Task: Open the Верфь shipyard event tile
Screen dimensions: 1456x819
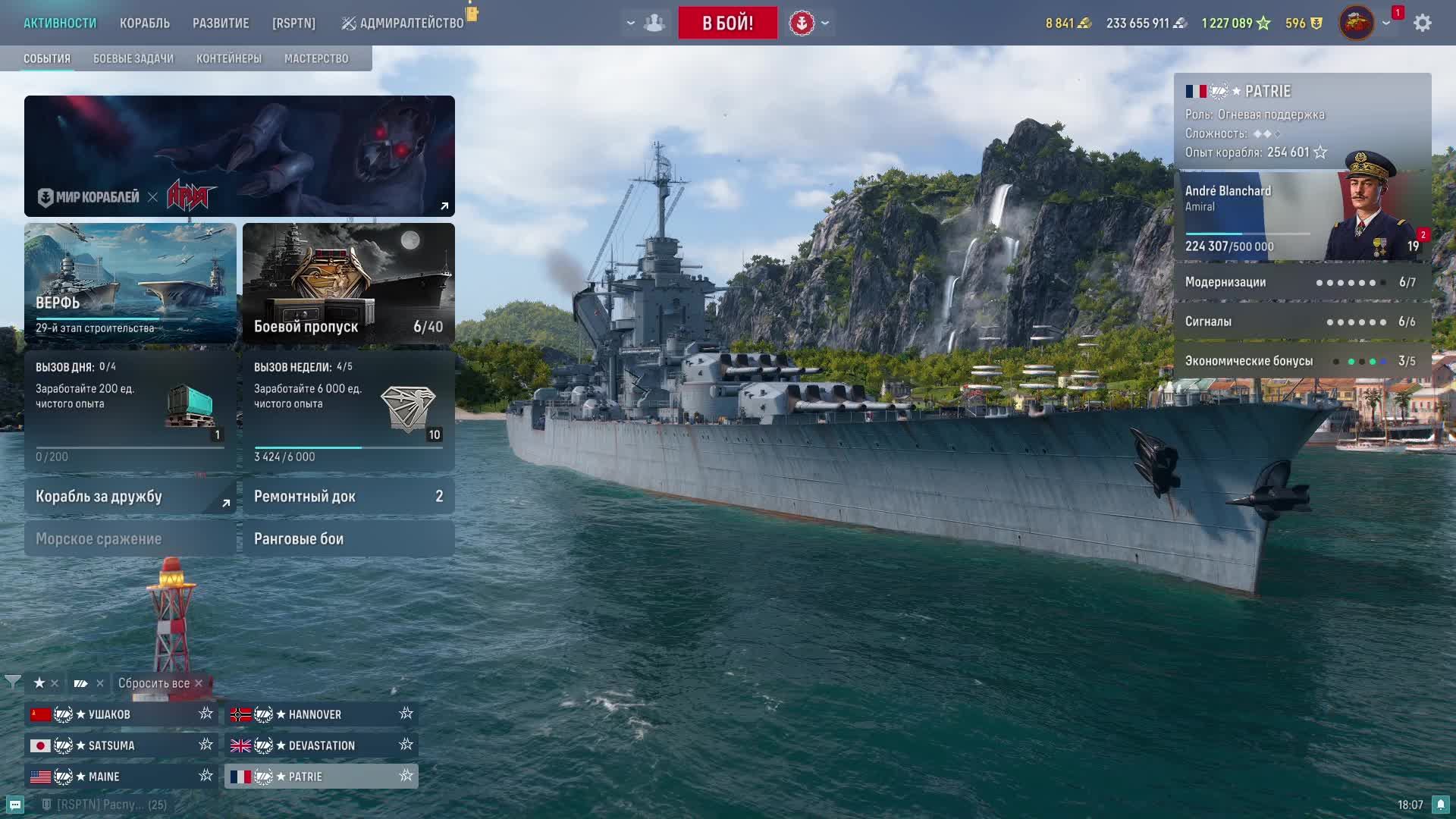Action: click(130, 283)
